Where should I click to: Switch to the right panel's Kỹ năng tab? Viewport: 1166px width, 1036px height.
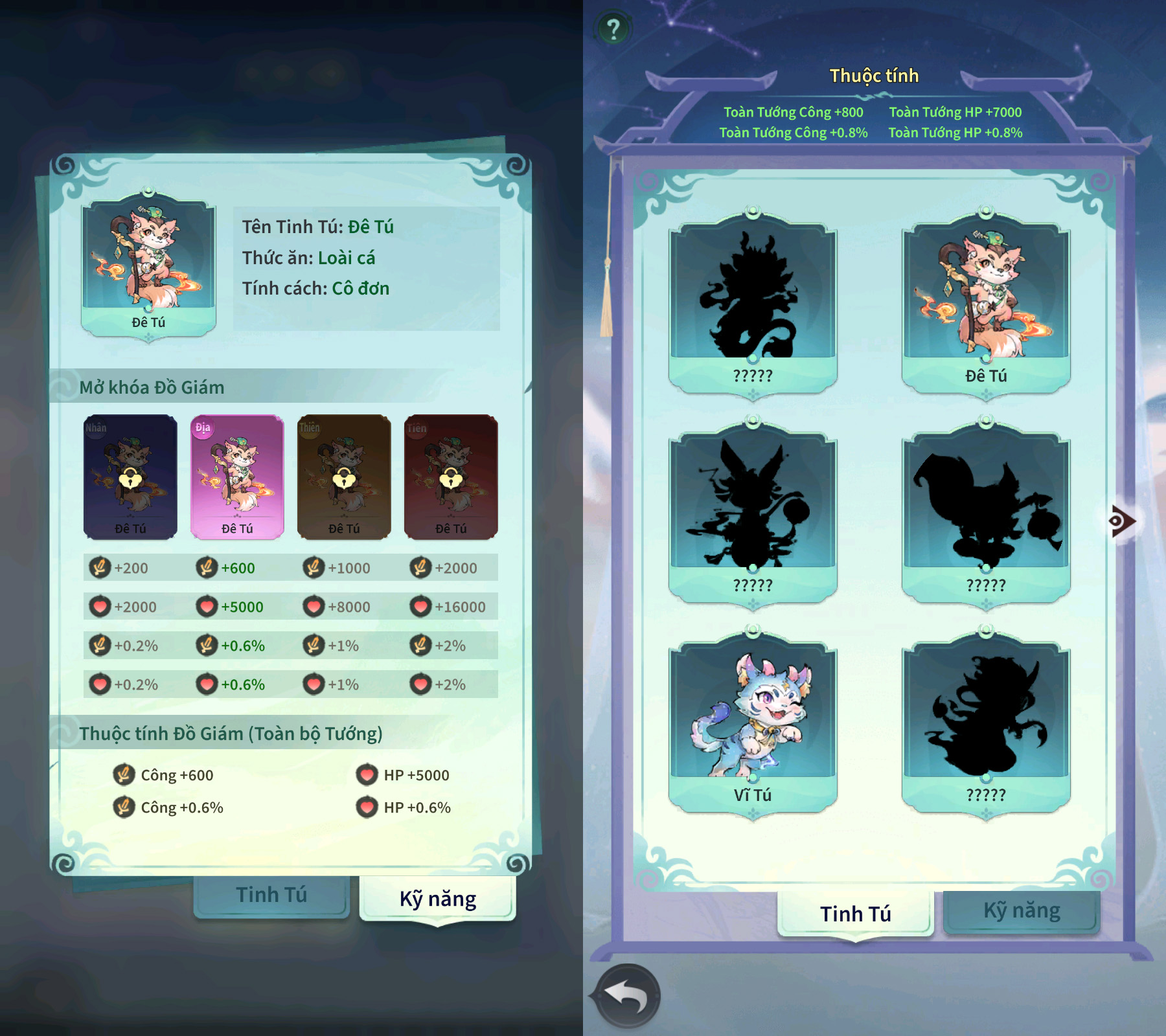[1022, 911]
